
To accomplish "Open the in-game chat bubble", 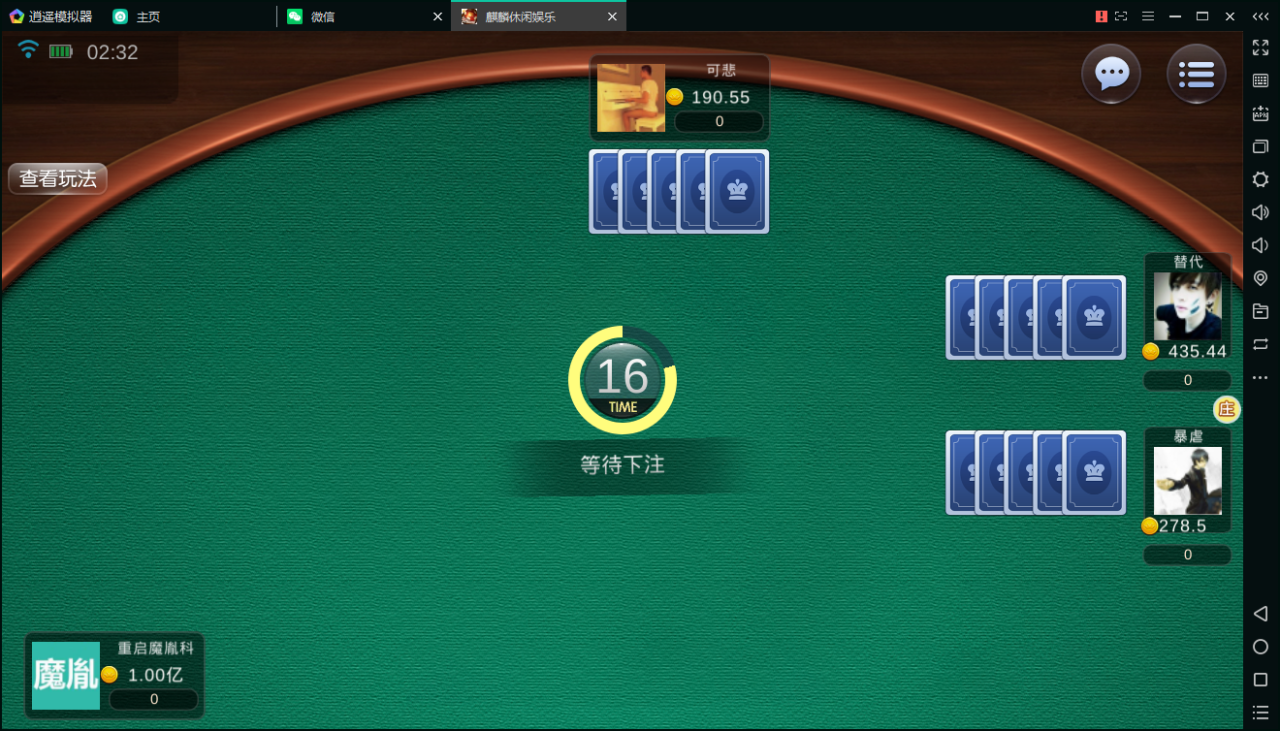I will 1111,74.
